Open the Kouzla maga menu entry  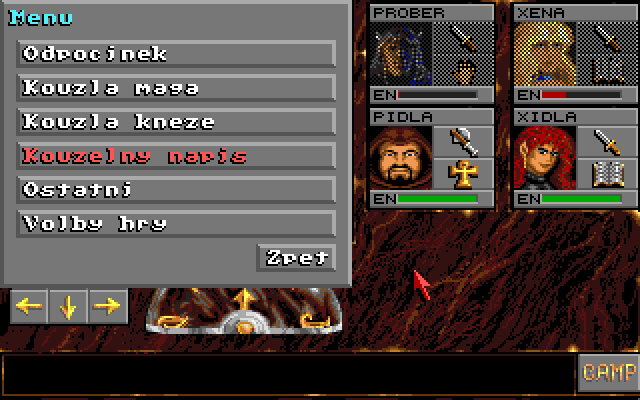(176, 88)
